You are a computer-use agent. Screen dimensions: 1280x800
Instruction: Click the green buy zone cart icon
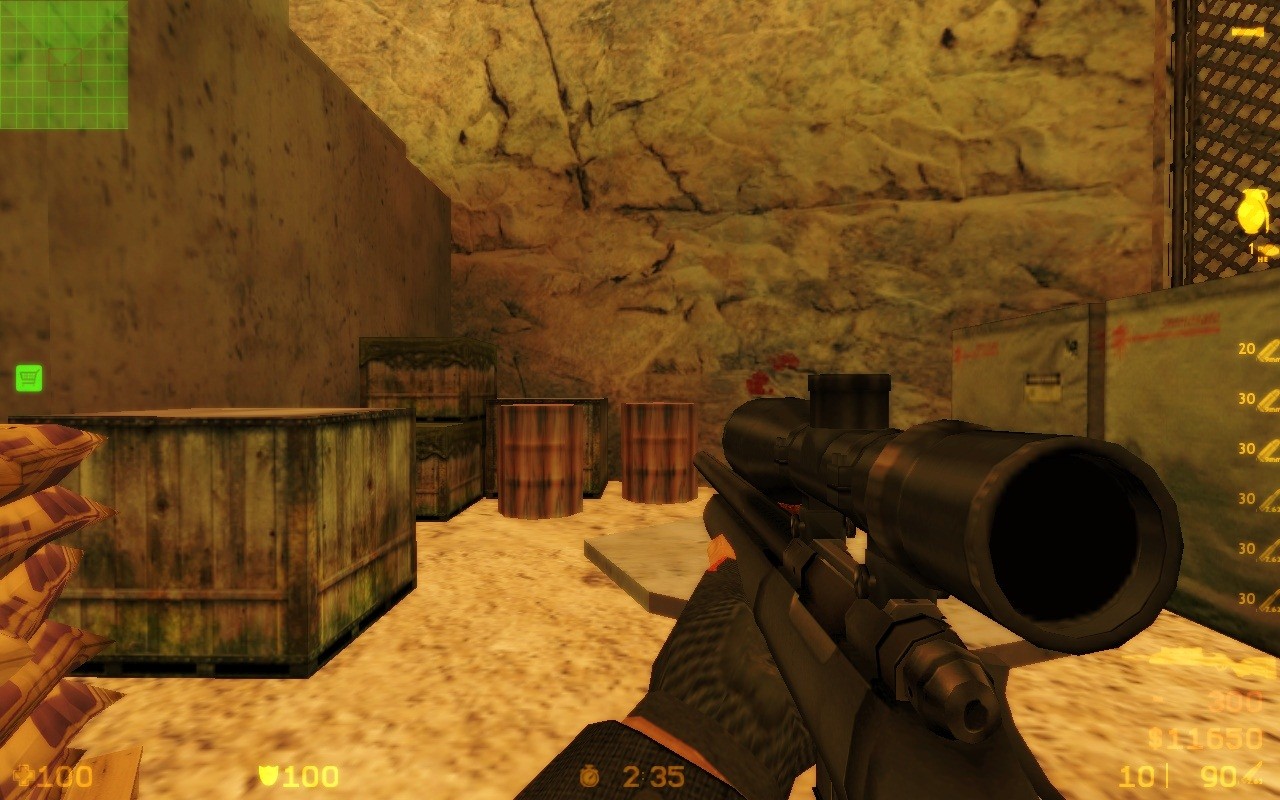(30, 377)
